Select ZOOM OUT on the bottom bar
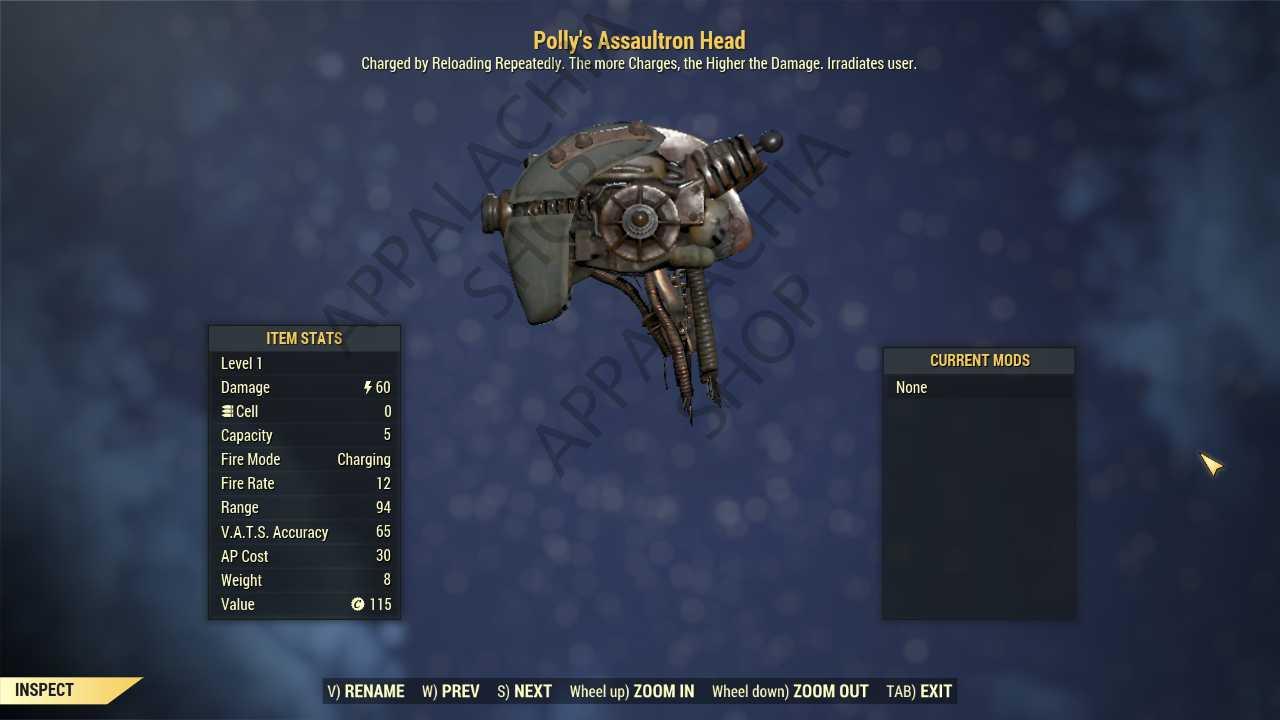The height and width of the screenshot is (720, 1280). (790, 691)
